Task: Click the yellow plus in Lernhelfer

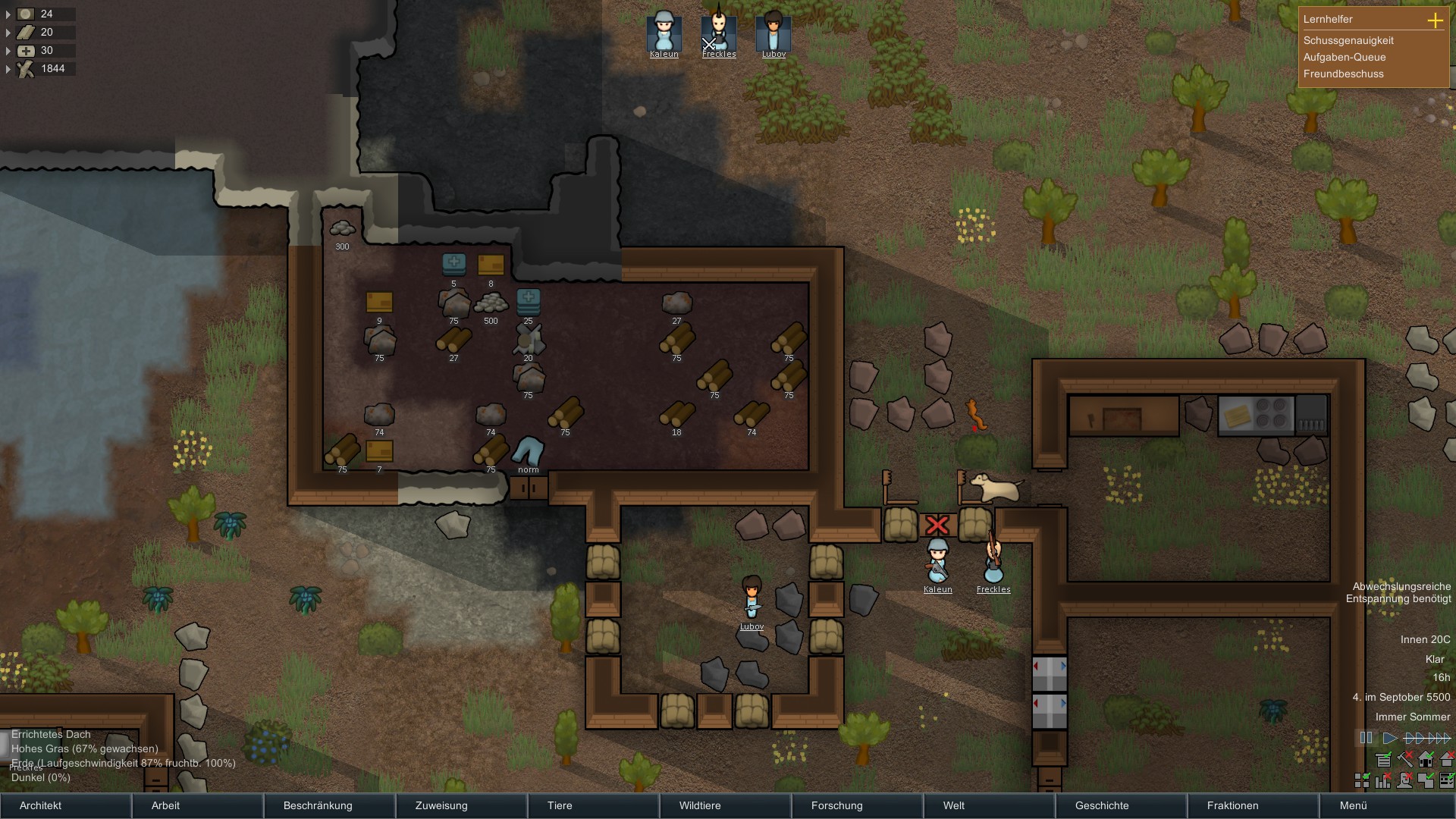Action: click(x=1435, y=20)
